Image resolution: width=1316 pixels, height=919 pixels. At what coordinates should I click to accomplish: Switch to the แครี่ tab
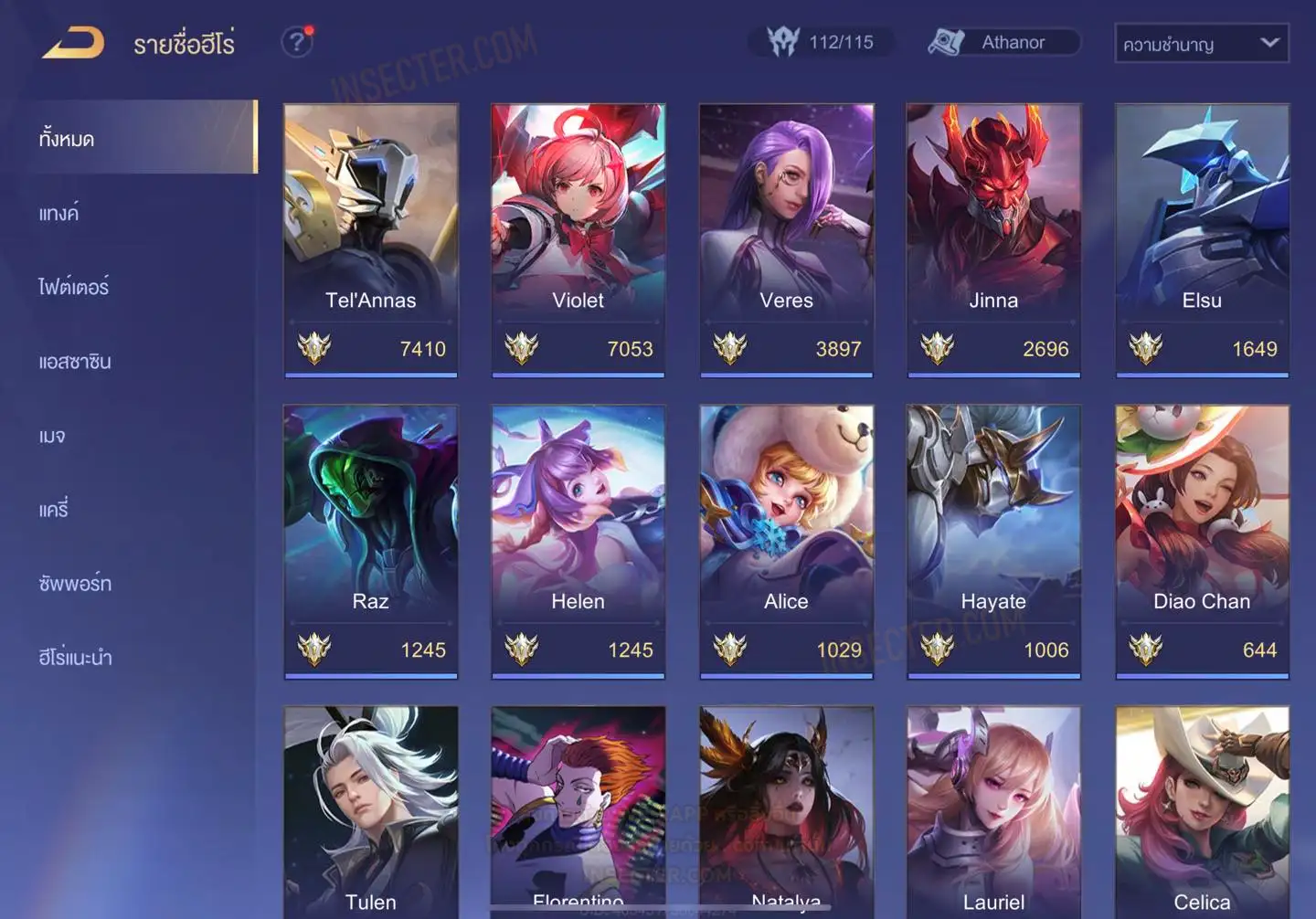(54, 510)
